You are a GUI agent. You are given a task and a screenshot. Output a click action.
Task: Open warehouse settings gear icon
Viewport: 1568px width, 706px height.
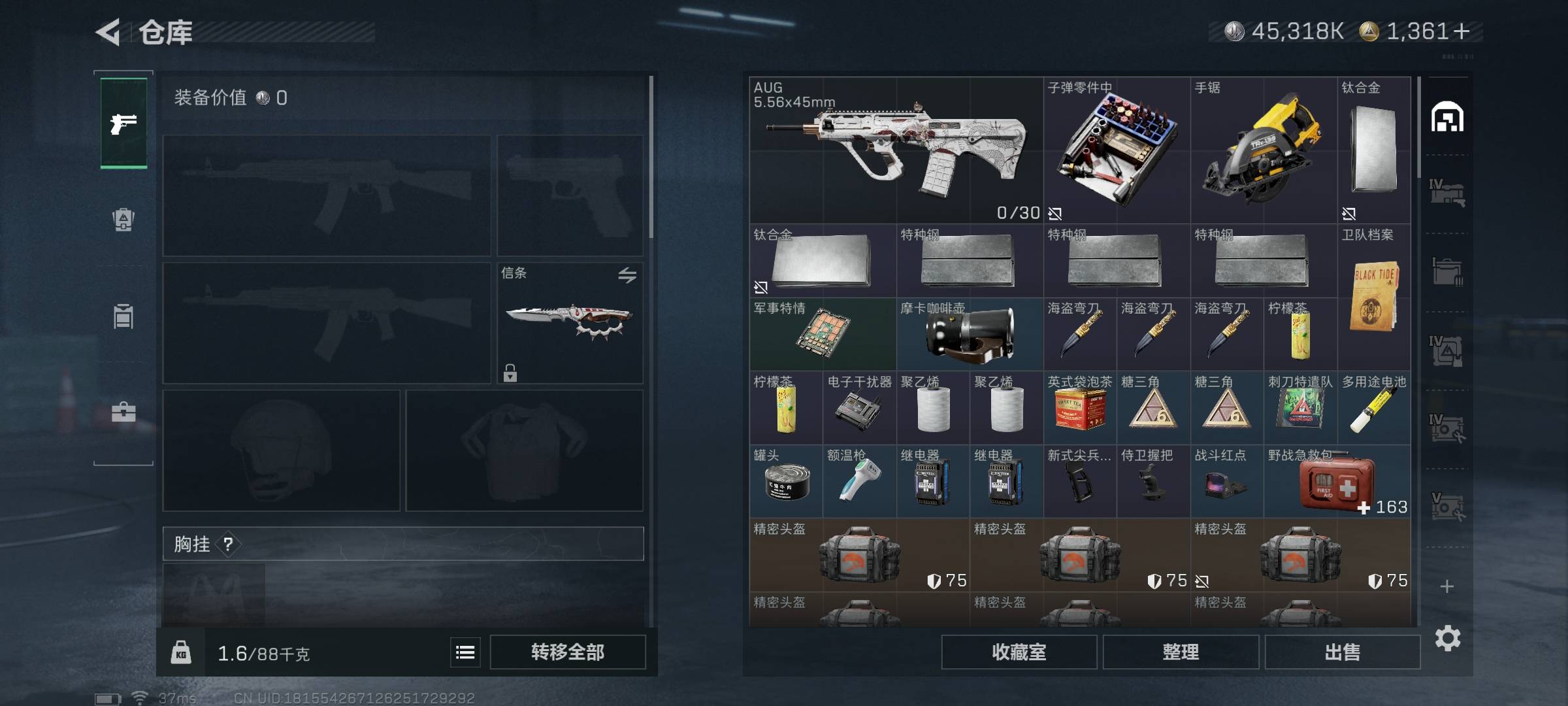pos(1447,638)
